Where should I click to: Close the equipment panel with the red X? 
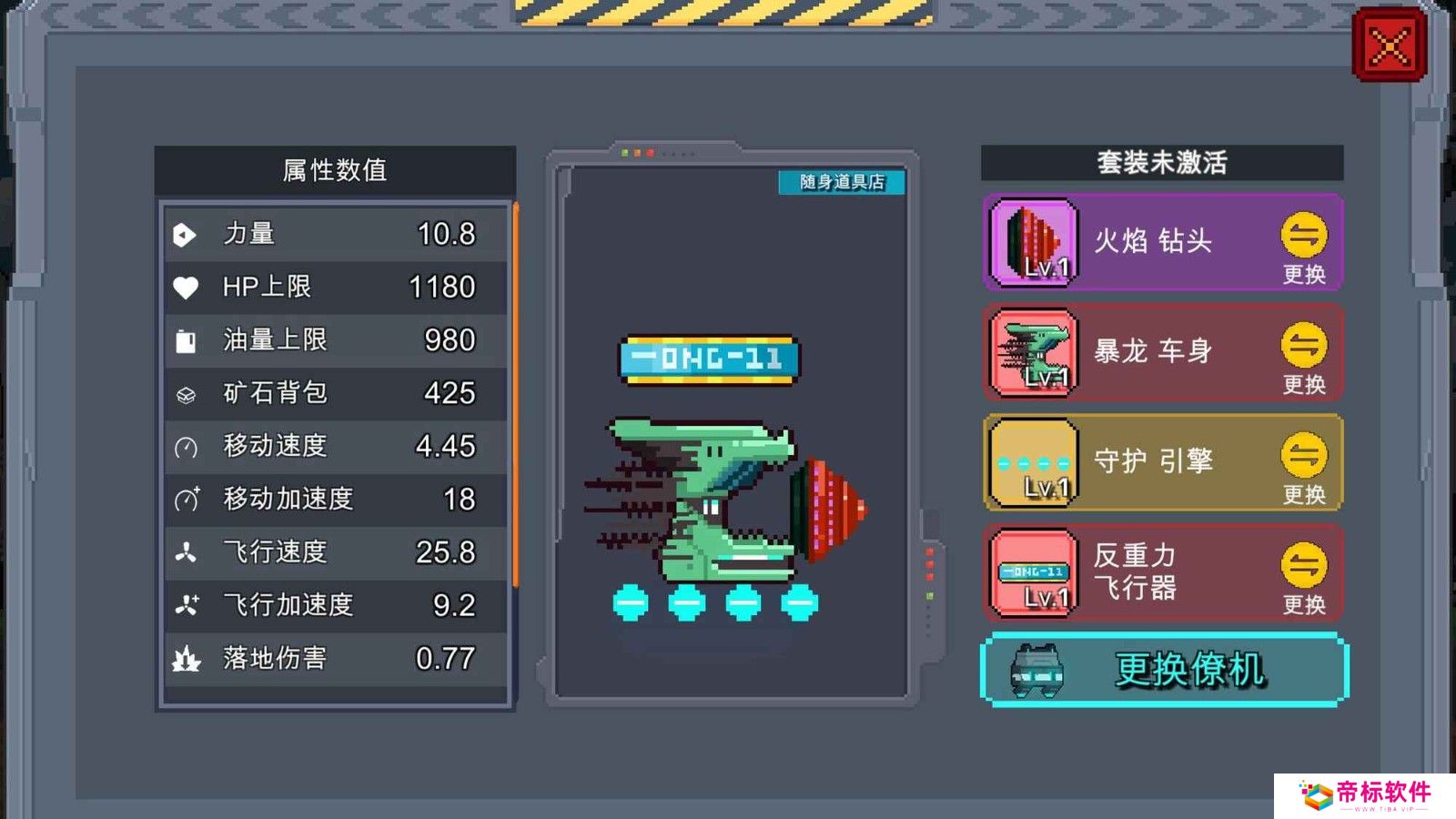(x=1389, y=45)
